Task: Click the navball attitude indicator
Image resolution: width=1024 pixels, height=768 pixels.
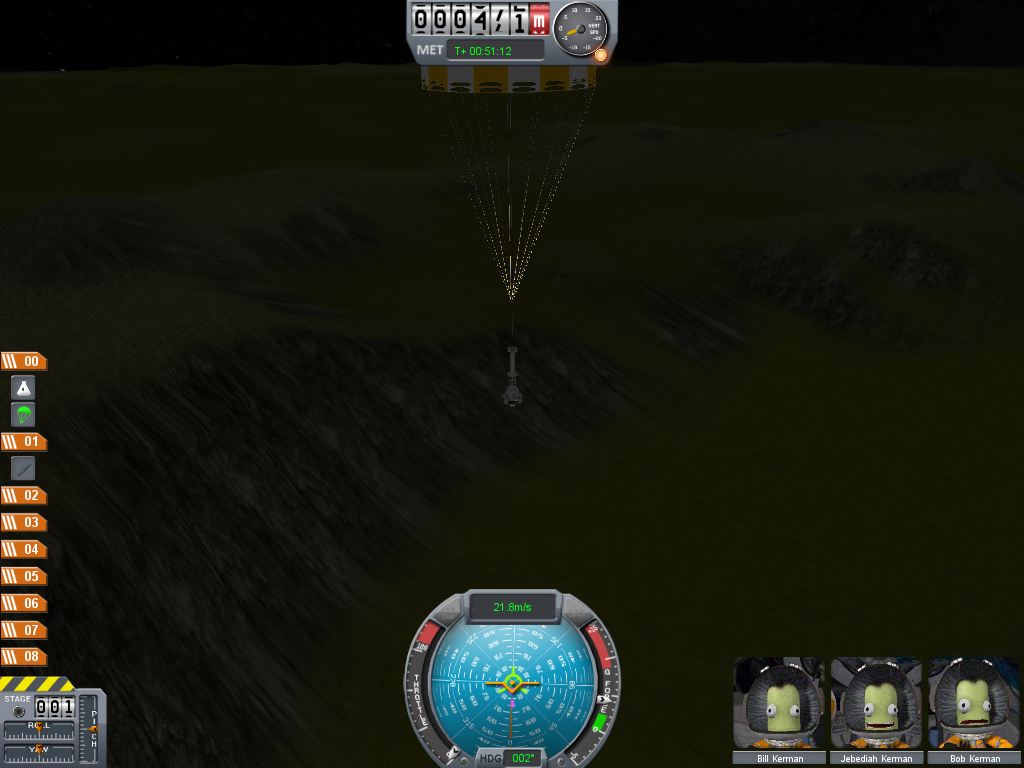Action: point(512,682)
